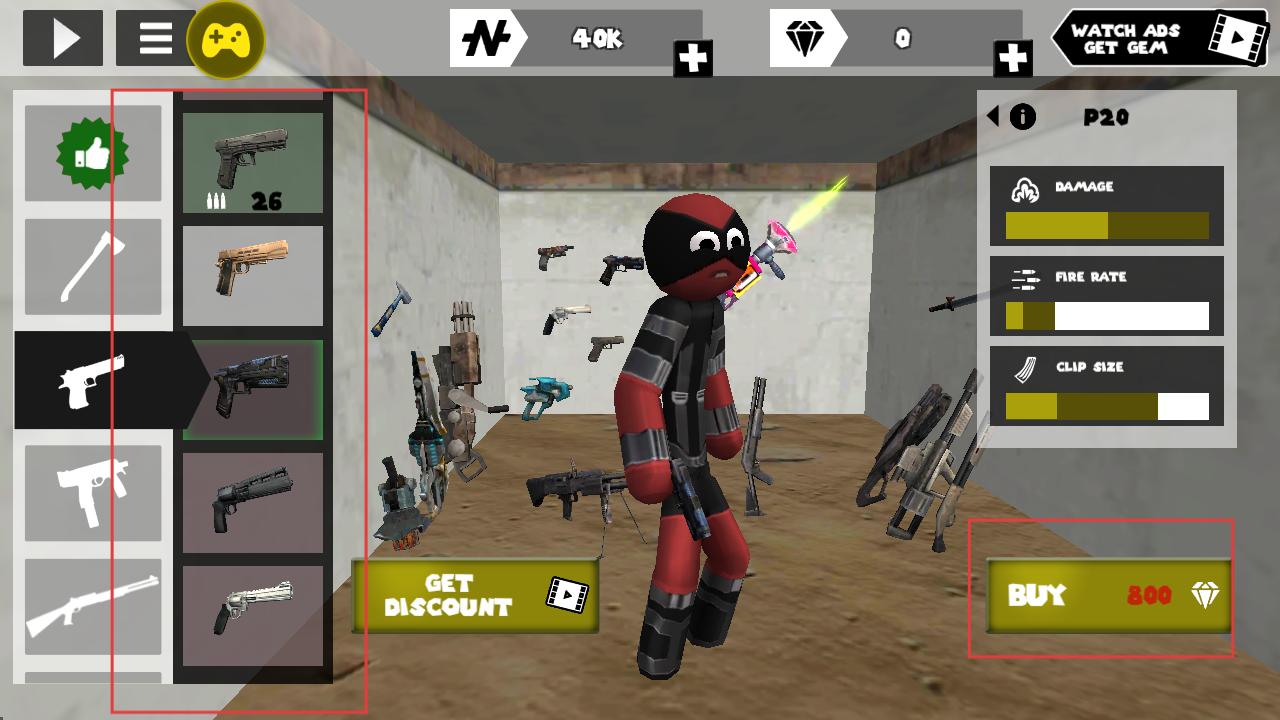The height and width of the screenshot is (720, 1280).
Task: Select the blue sci-fi P20 pistol
Action: (x=253, y=389)
